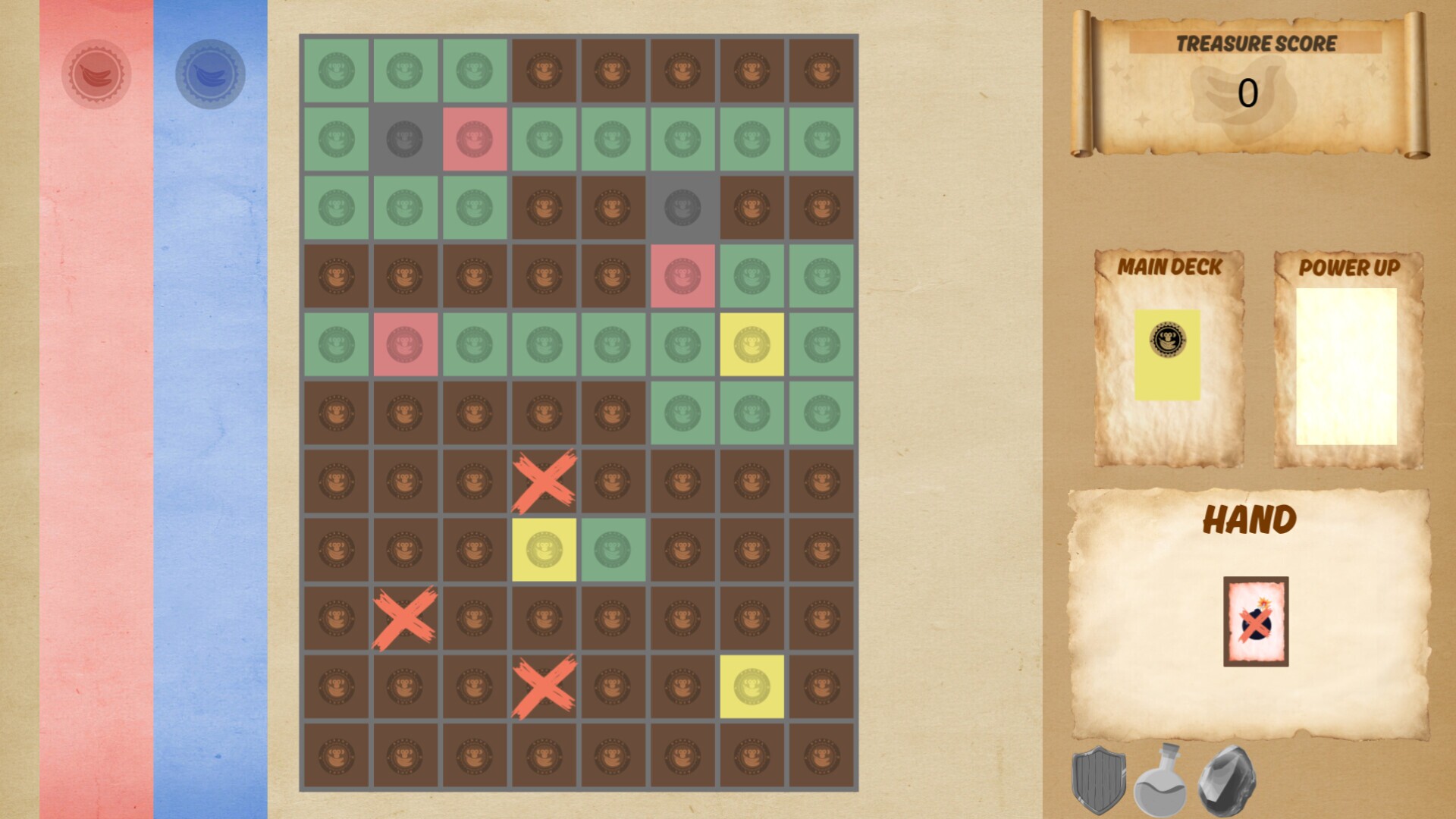Image resolution: width=1456 pixels, height=819 pixels.
Task: Choose the grey stone icon
Action: tap(1226, 780)
